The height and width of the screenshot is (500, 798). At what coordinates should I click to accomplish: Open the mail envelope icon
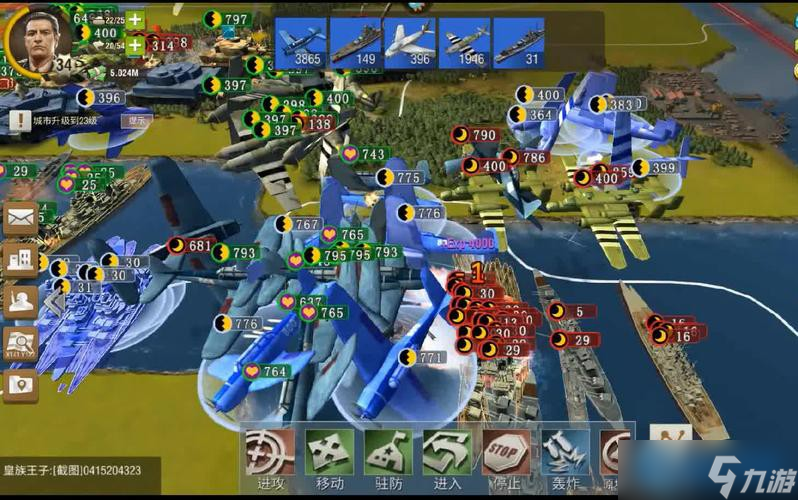click(x=20, y=217)
